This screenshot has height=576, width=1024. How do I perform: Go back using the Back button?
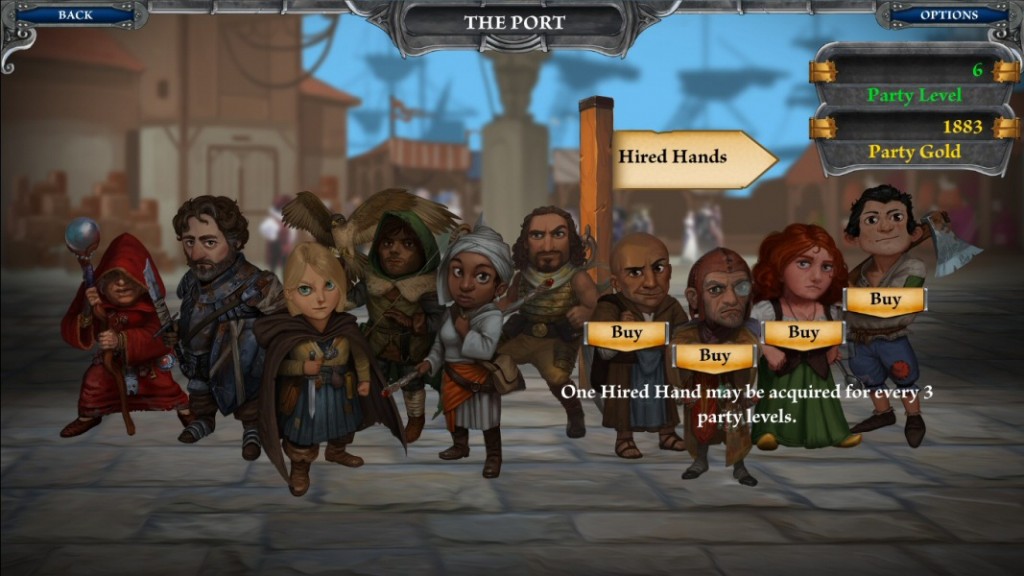point(75,15)
